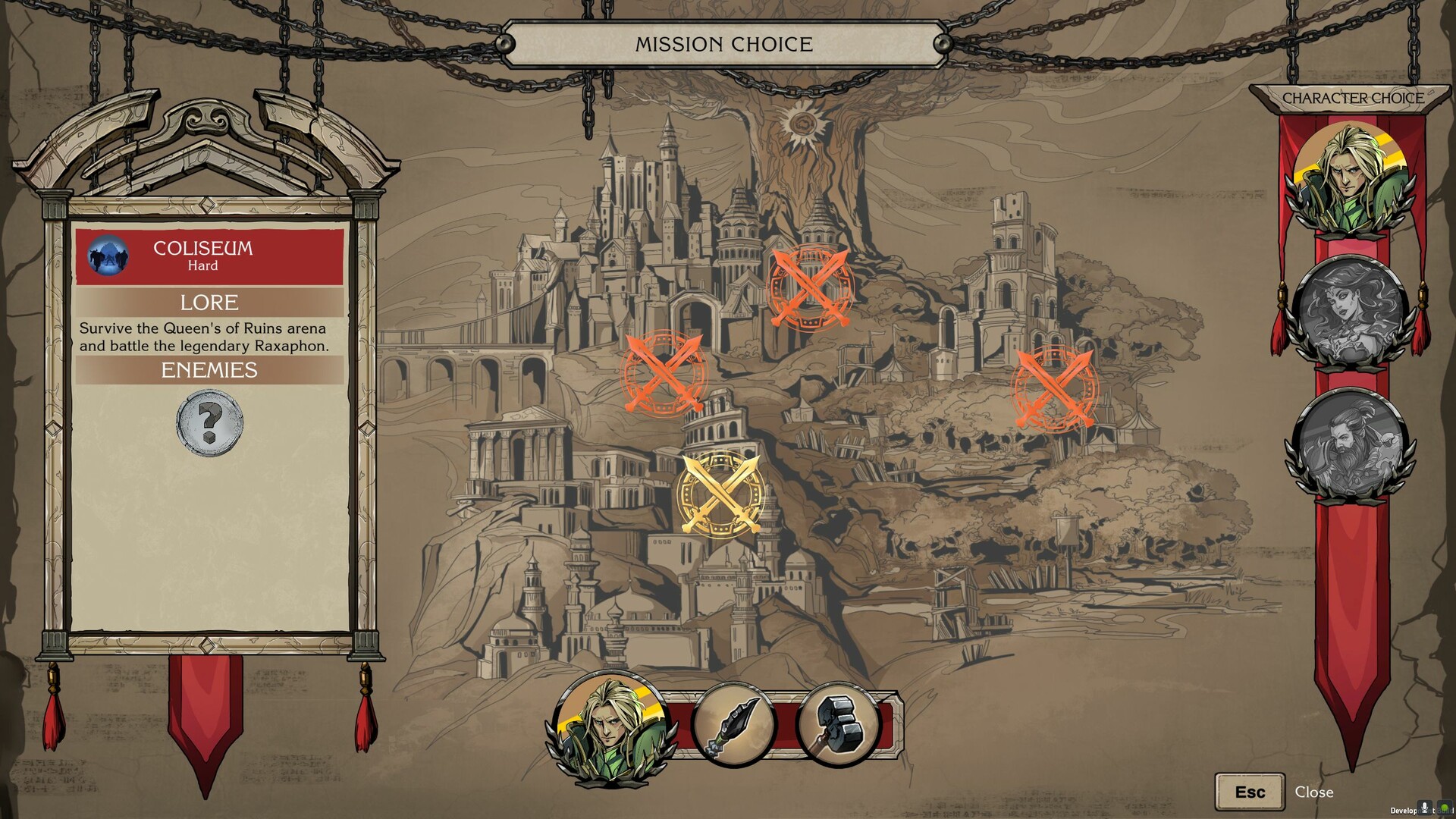This screenshot has height=819, width=1456.
Task: Click the Development Build label
Action: tap(1412, 812)
